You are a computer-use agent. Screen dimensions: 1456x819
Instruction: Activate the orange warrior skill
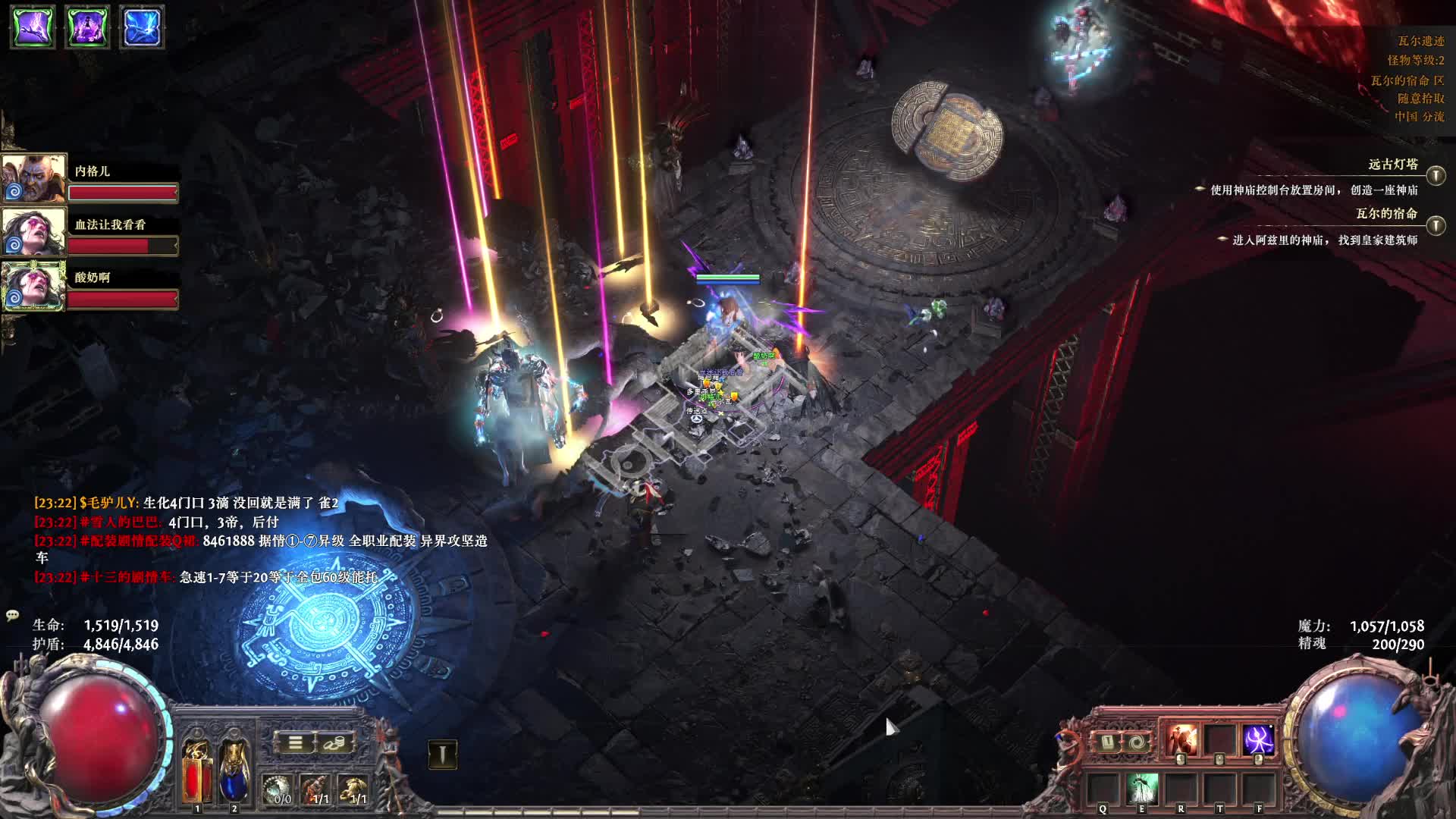[x=1181, y=740]
